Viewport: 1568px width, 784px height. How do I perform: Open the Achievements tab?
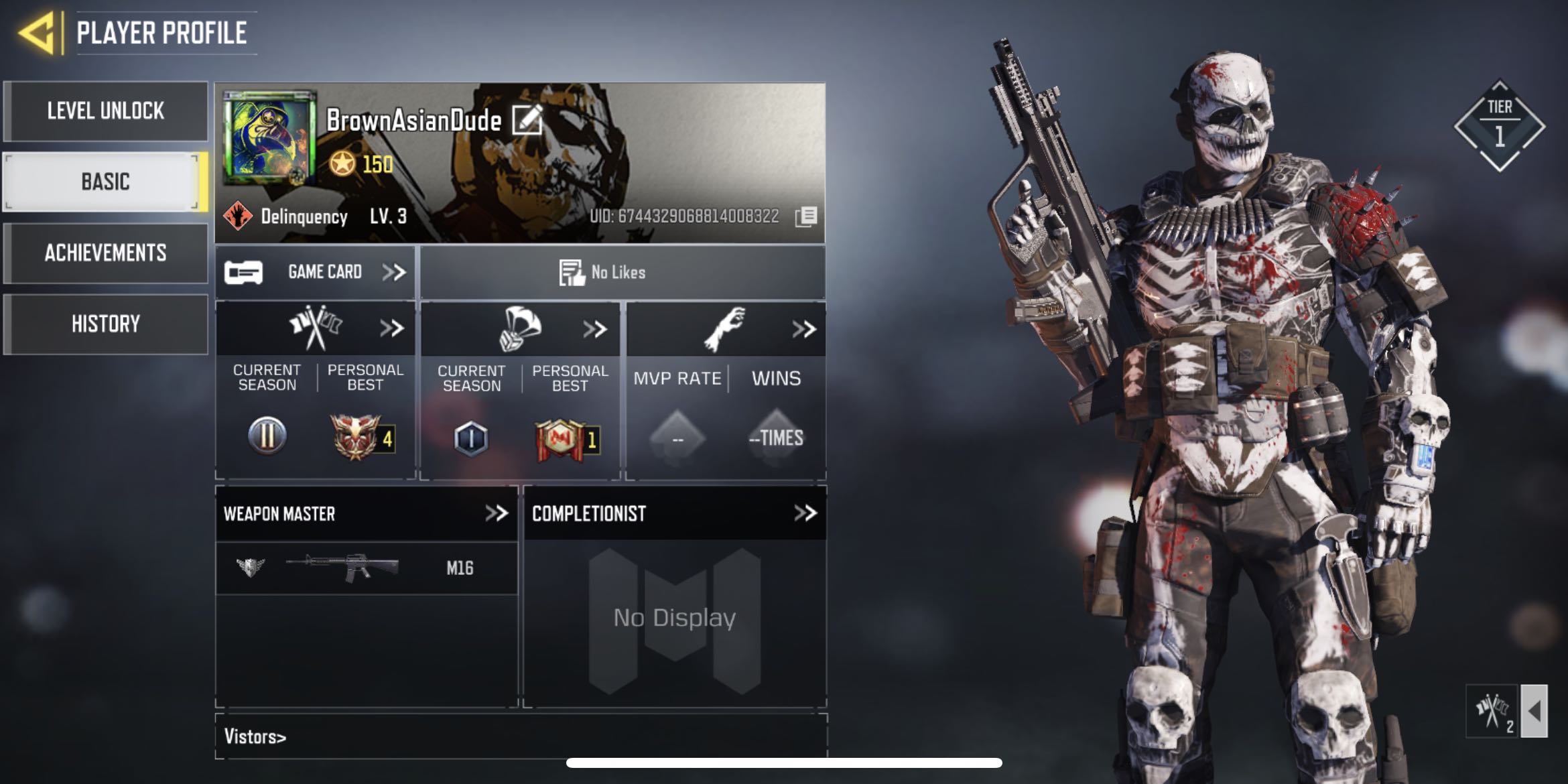[x=105, y=253]
